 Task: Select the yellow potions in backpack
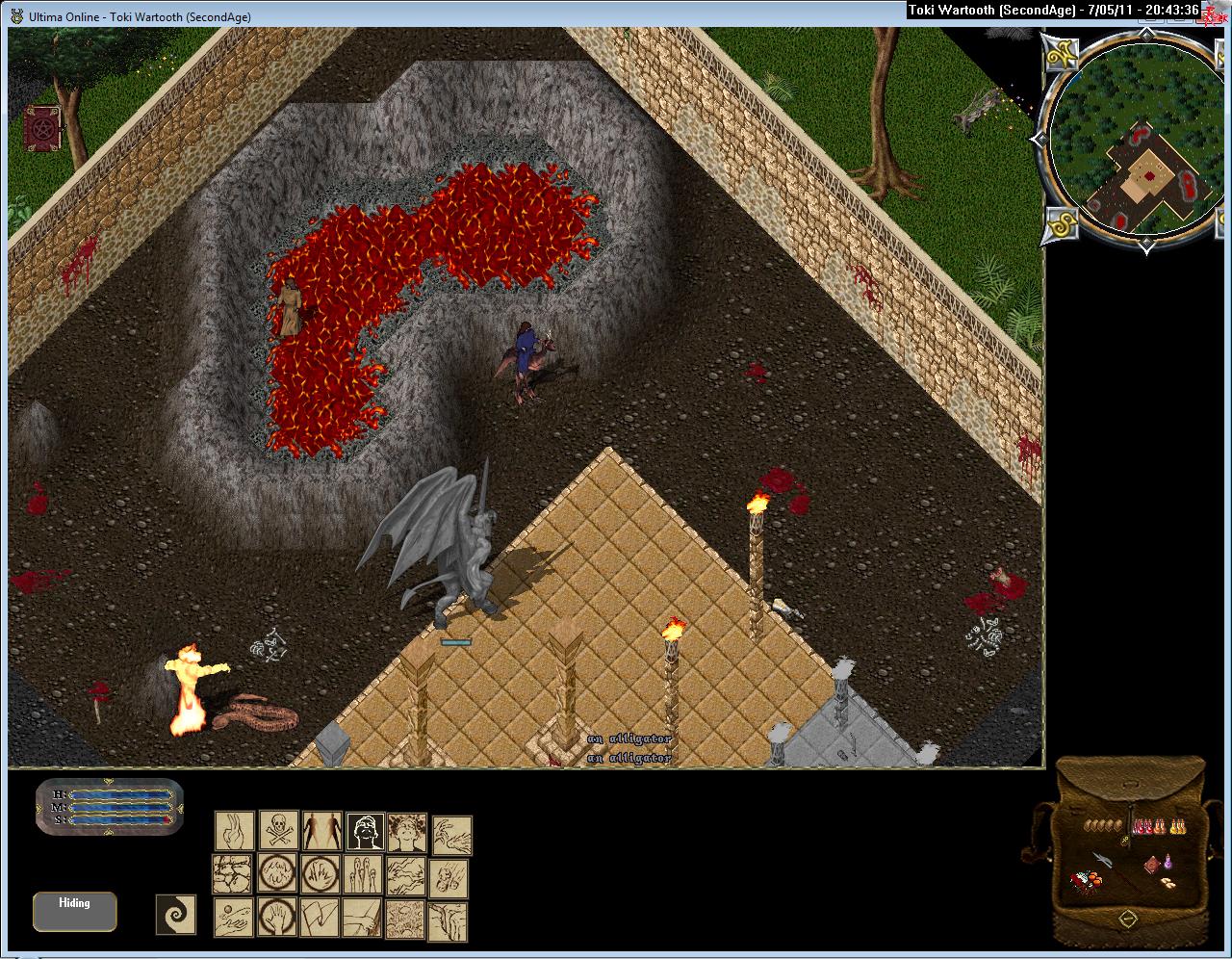(1177, 825)
